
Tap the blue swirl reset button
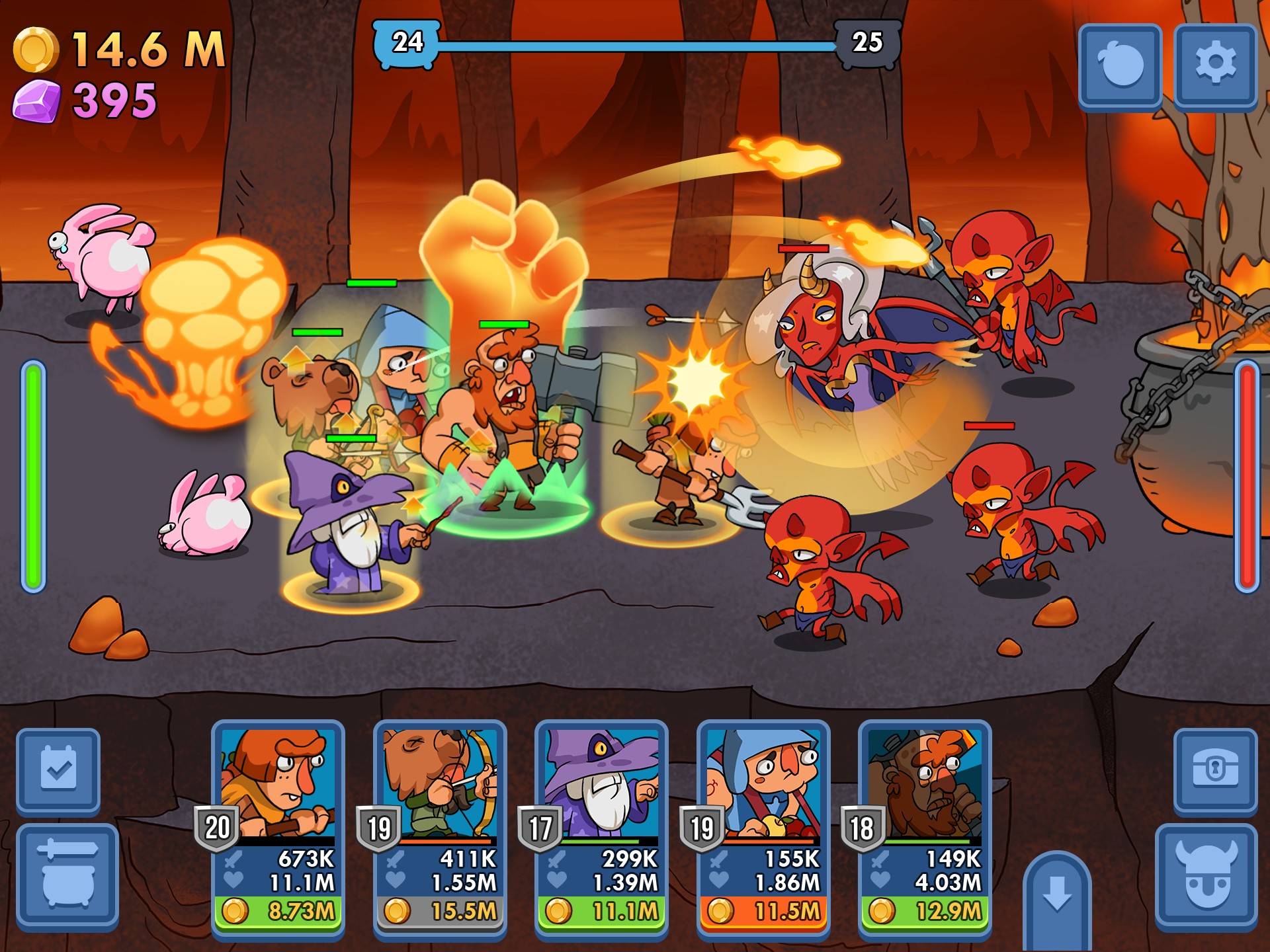point(1120,64)
